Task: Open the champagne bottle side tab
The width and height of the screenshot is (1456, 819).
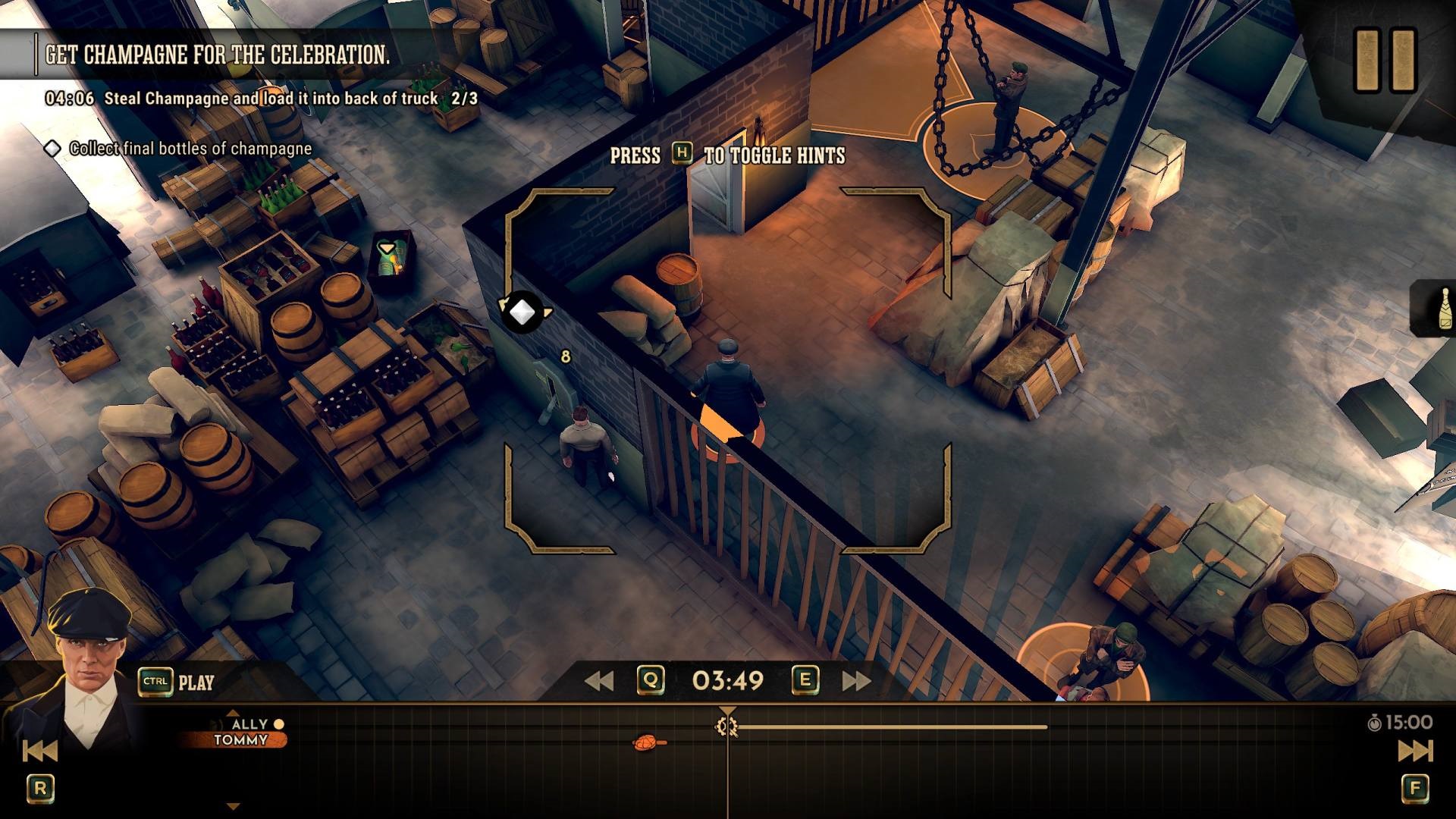Action: tap(1438, 308)
